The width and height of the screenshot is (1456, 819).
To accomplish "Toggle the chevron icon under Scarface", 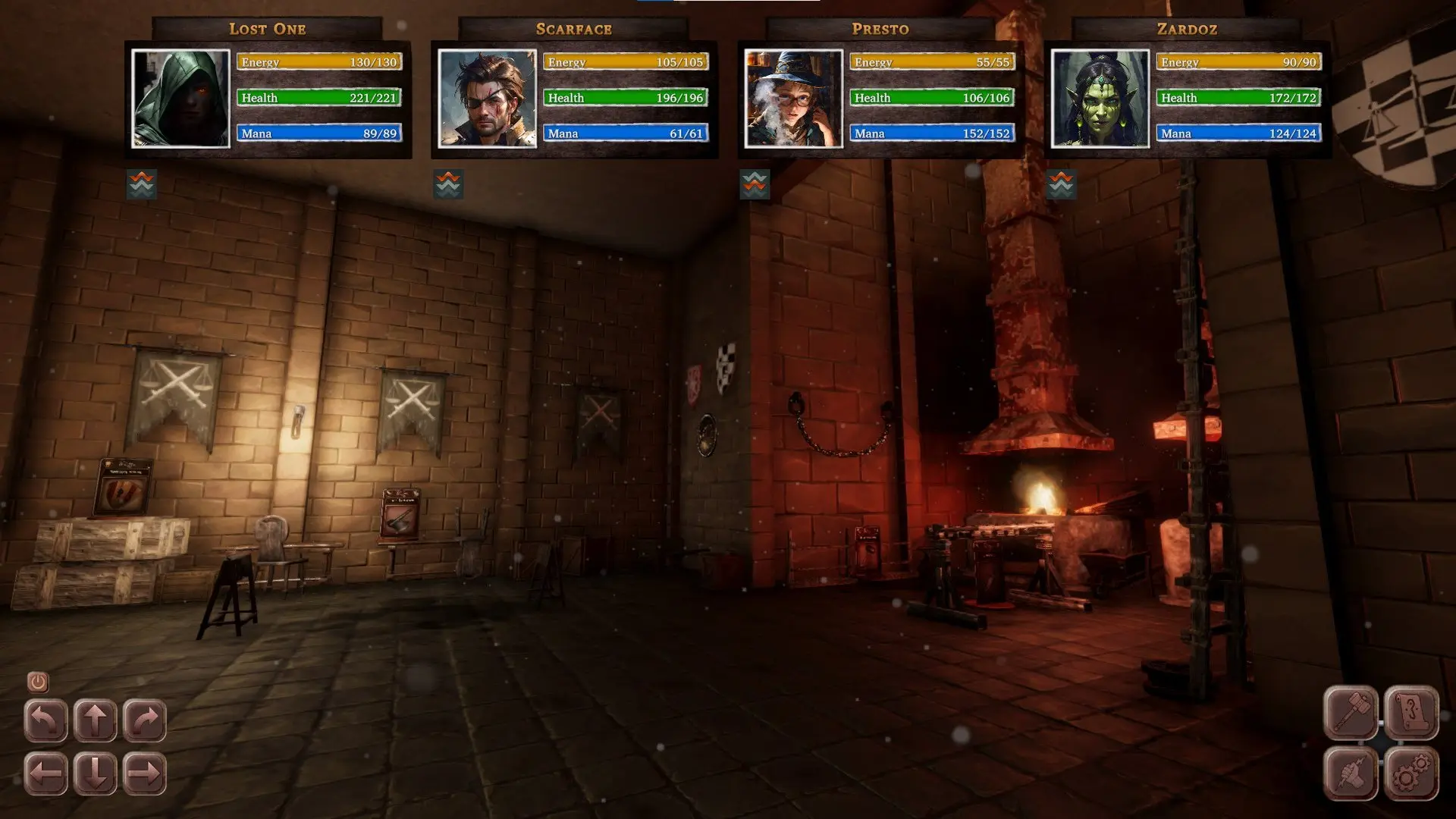I will pos(448,184).
